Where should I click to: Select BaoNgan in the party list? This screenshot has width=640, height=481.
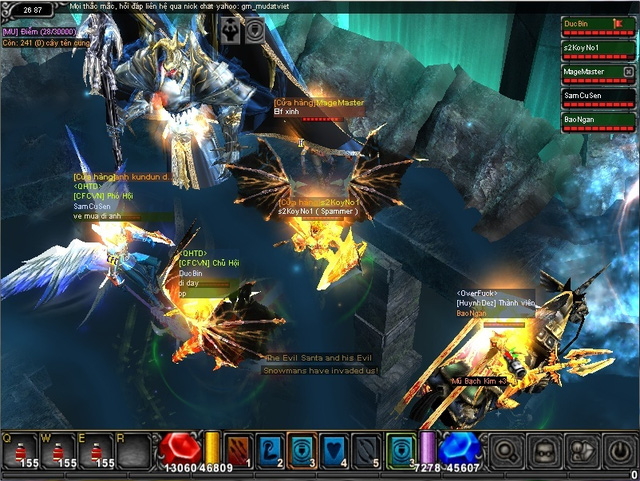click(x=594, y=121)
